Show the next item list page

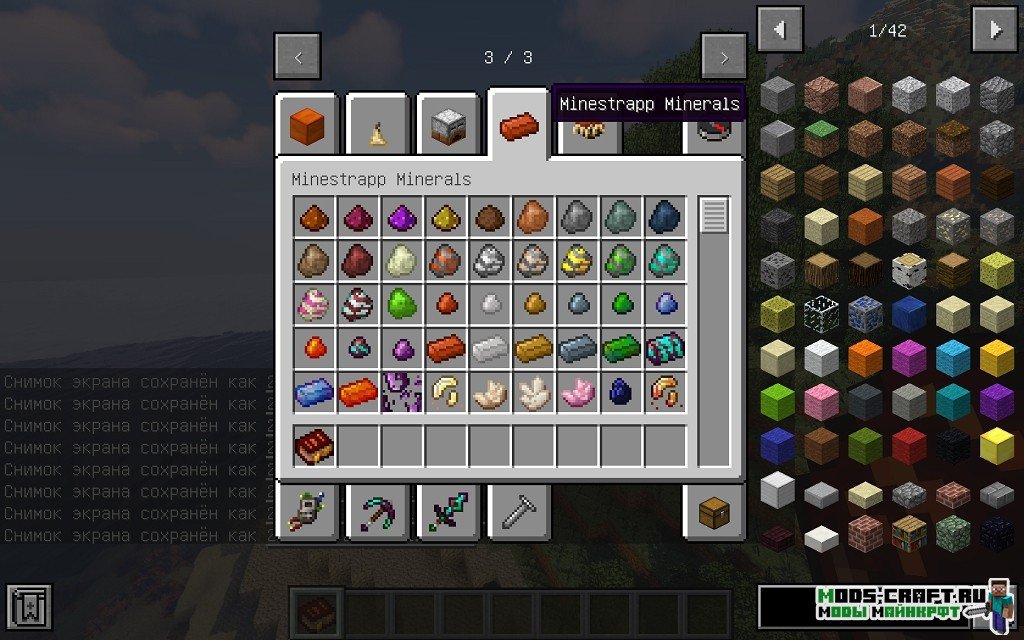pos(995,30)
